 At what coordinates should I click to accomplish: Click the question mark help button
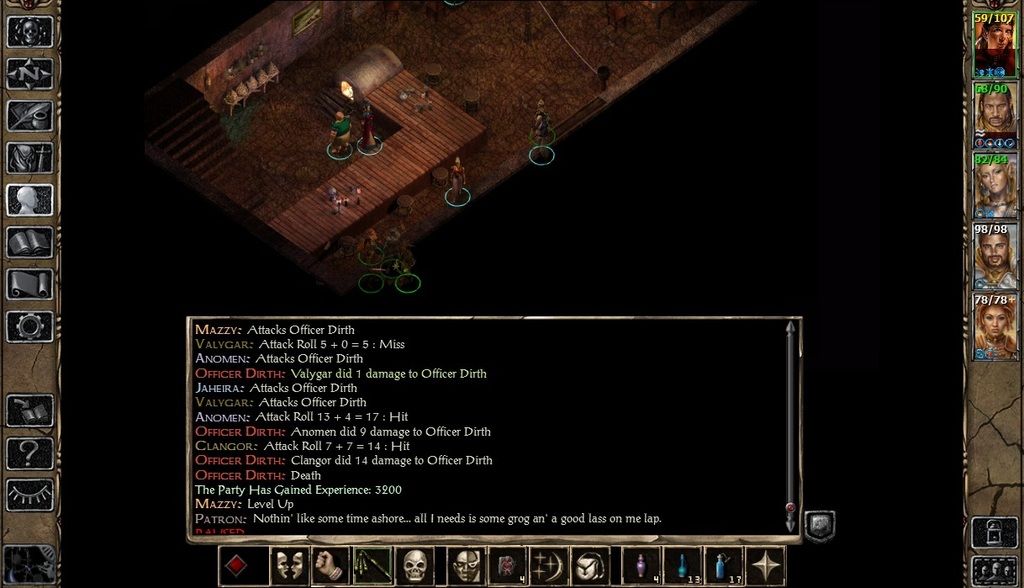click(30, 453)
